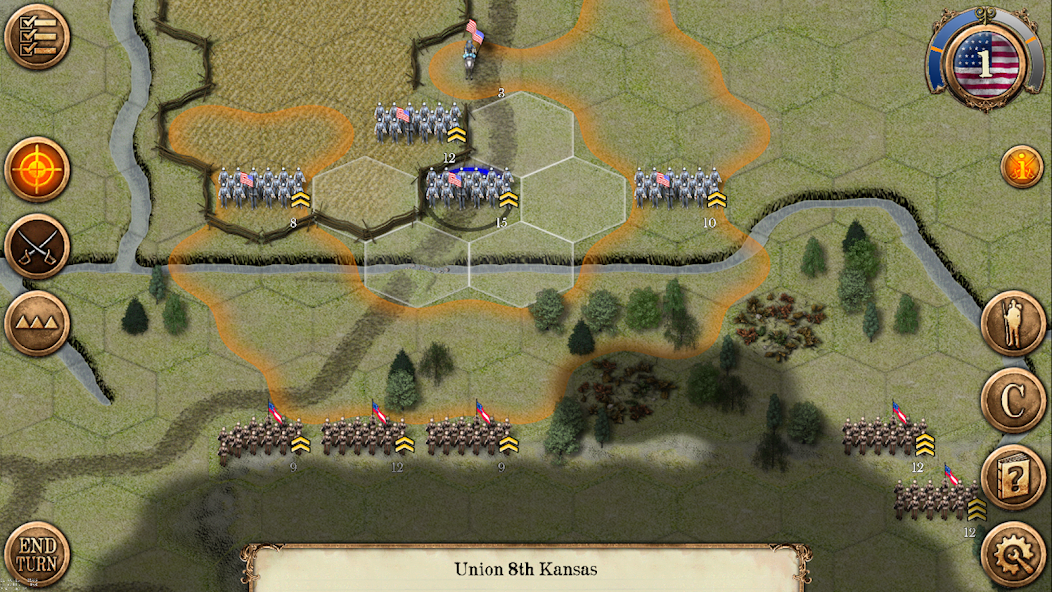Click the round C button
Screen dimensions: 1052x592
tap(1013, 400)
